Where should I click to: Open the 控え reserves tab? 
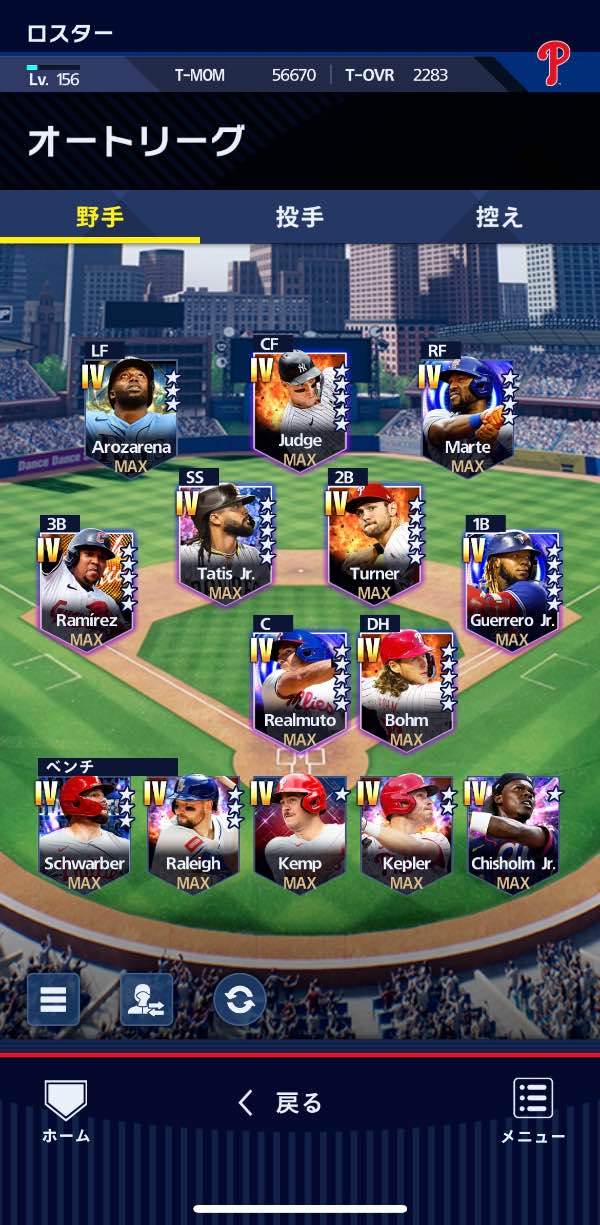click(x=499, y=217)
